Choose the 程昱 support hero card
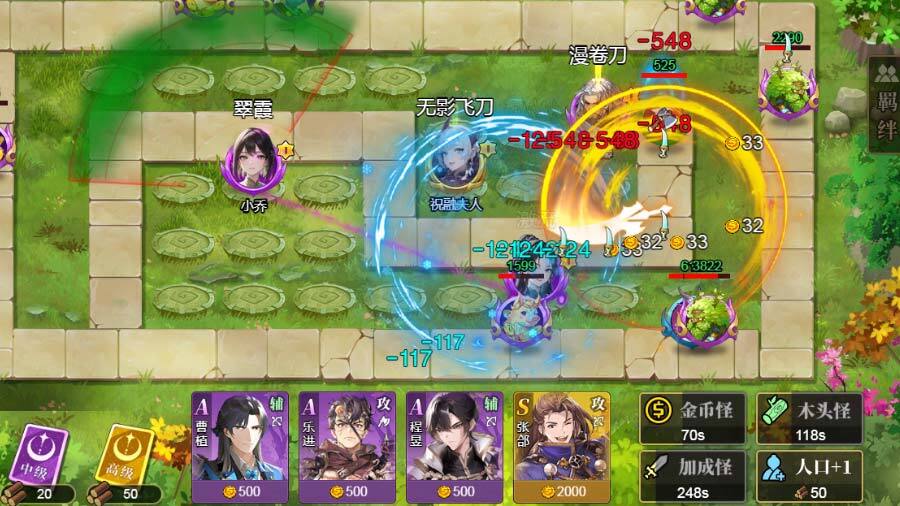This screenshot has width=900, height=506. tap(455, 446)
